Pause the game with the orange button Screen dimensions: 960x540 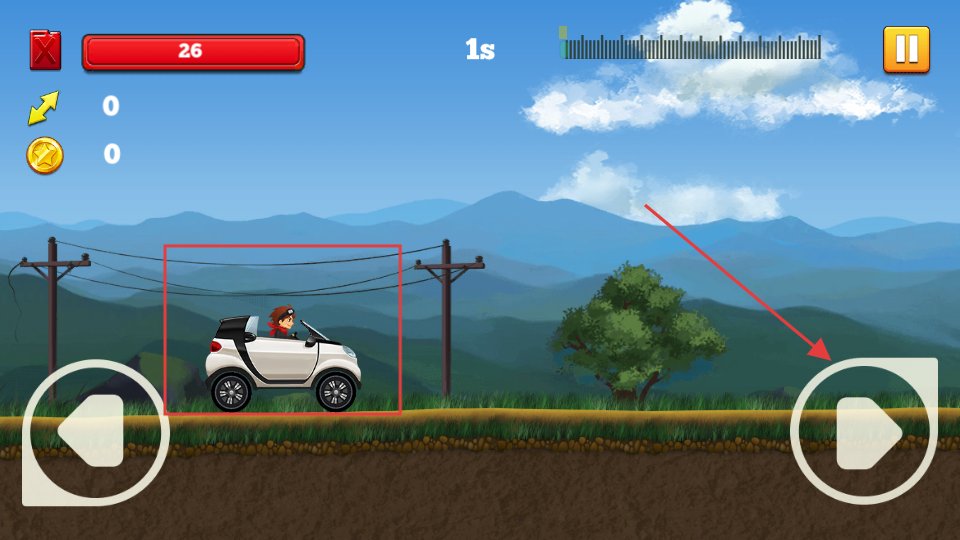coord(906,49)
